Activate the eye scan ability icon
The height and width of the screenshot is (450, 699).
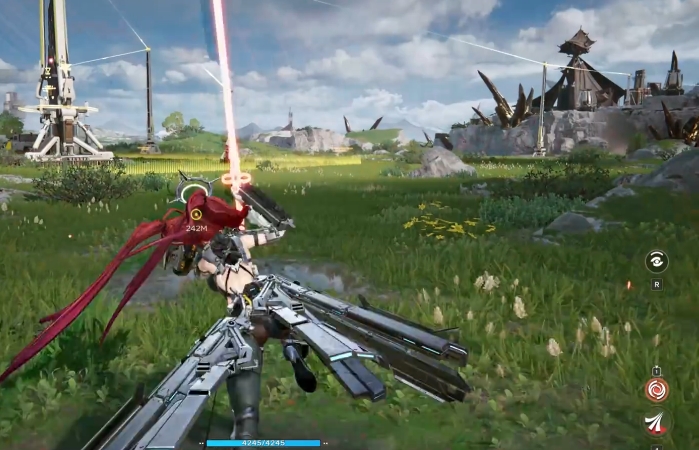point(657,261)
